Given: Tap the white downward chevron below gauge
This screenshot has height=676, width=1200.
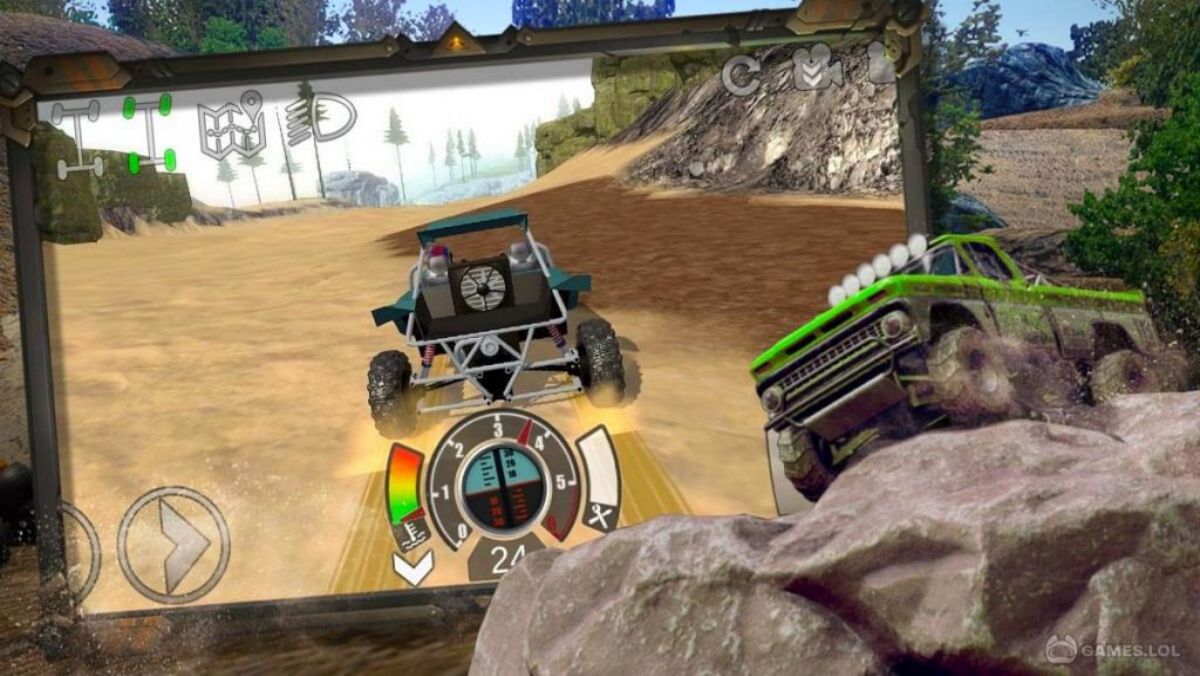Looking at the screenshot, I should pyautogui.click(x=413, y=570).
